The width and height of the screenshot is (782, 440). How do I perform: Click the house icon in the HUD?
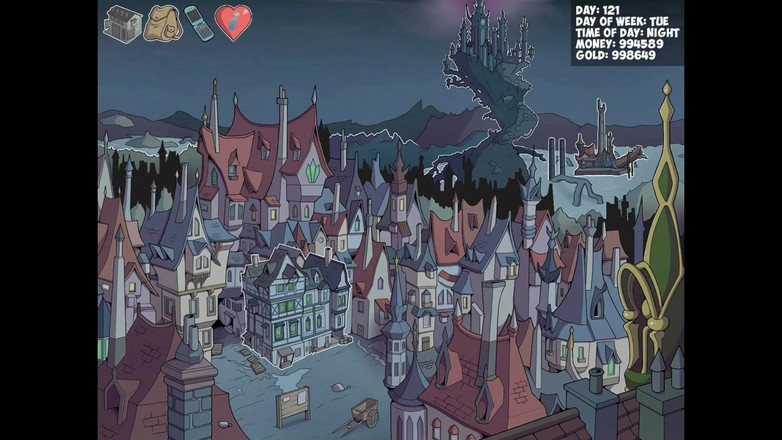pyautogui.click(x=123, y=23)
